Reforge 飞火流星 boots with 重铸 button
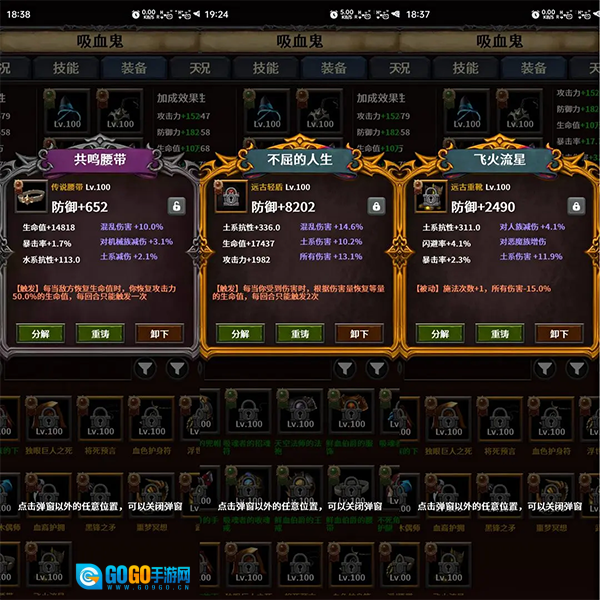The image size is (600, 600). (499, 334)
